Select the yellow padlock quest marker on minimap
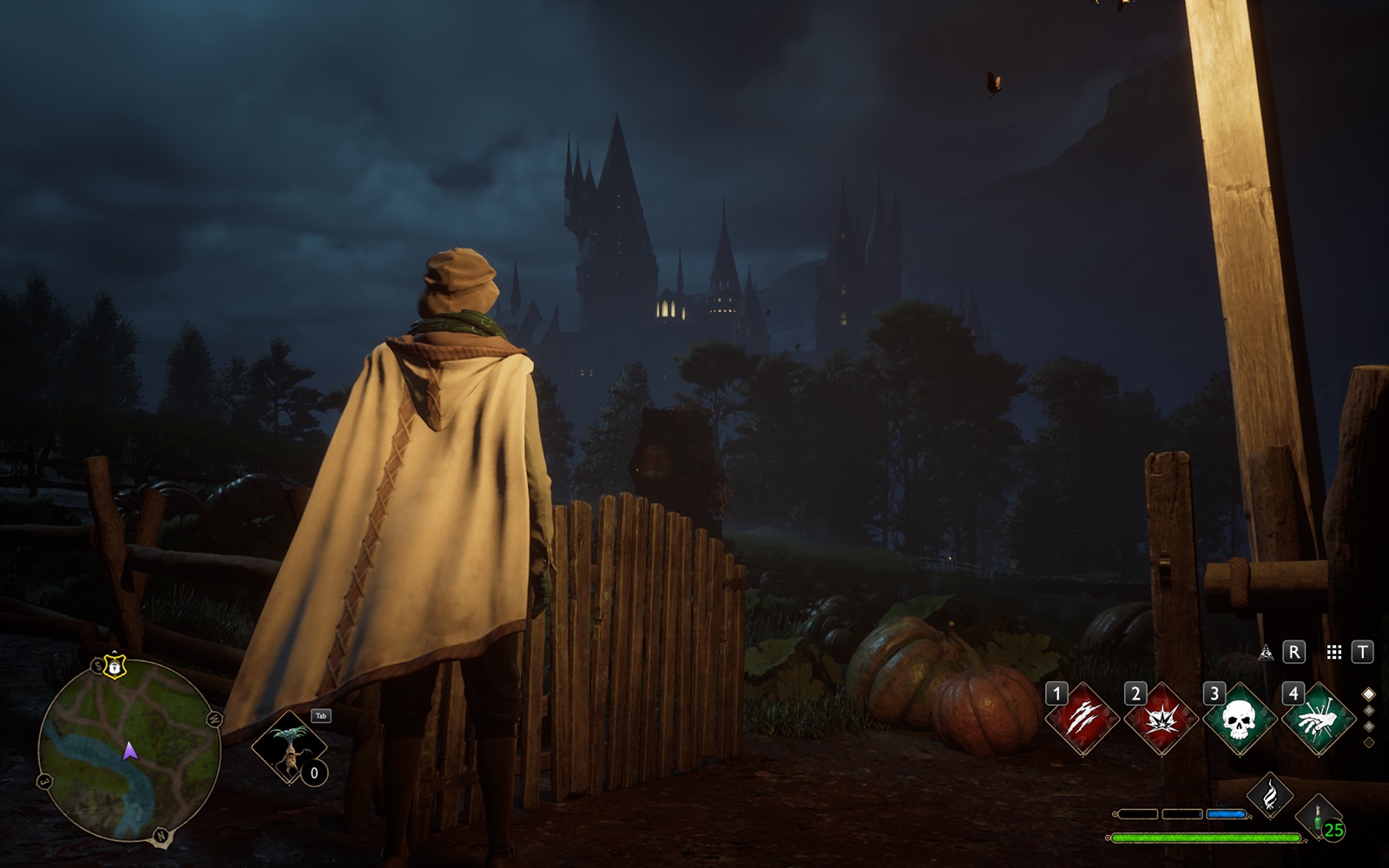The width and height of the screenshot is (1389, 868). [x=114, y=667]
